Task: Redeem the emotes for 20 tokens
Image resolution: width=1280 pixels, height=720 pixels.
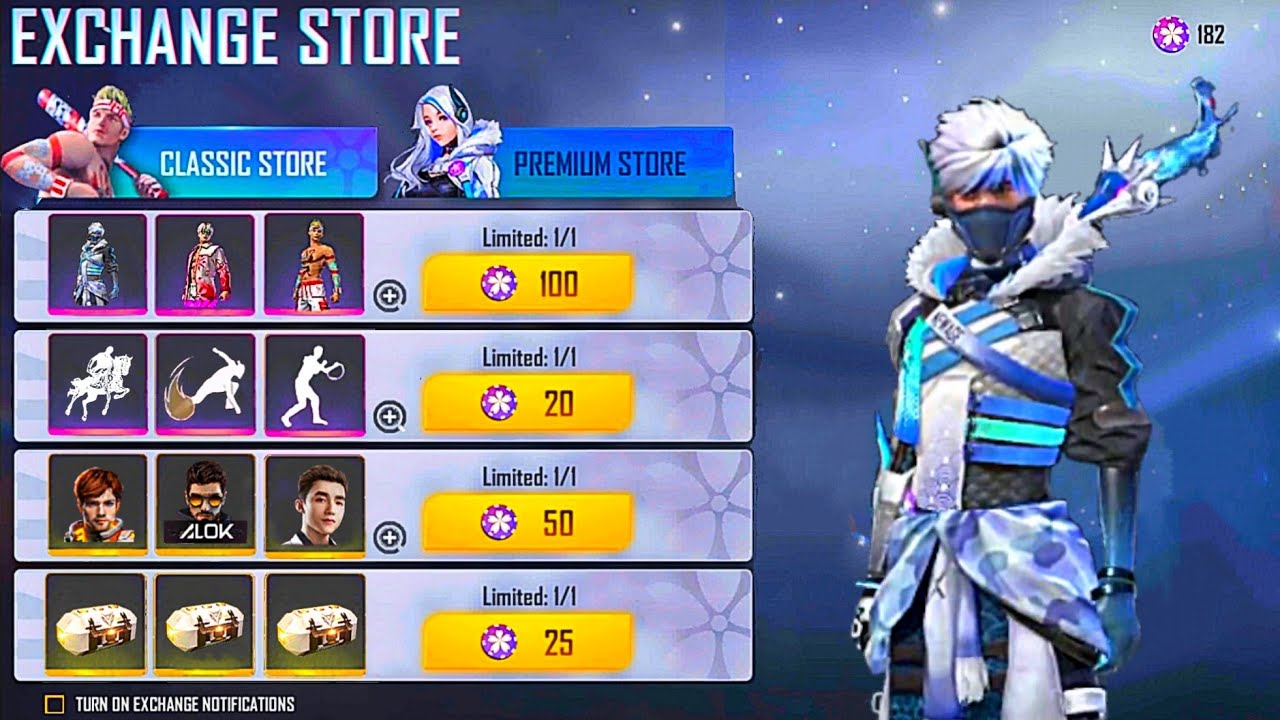Action: (x=527, y=404)
